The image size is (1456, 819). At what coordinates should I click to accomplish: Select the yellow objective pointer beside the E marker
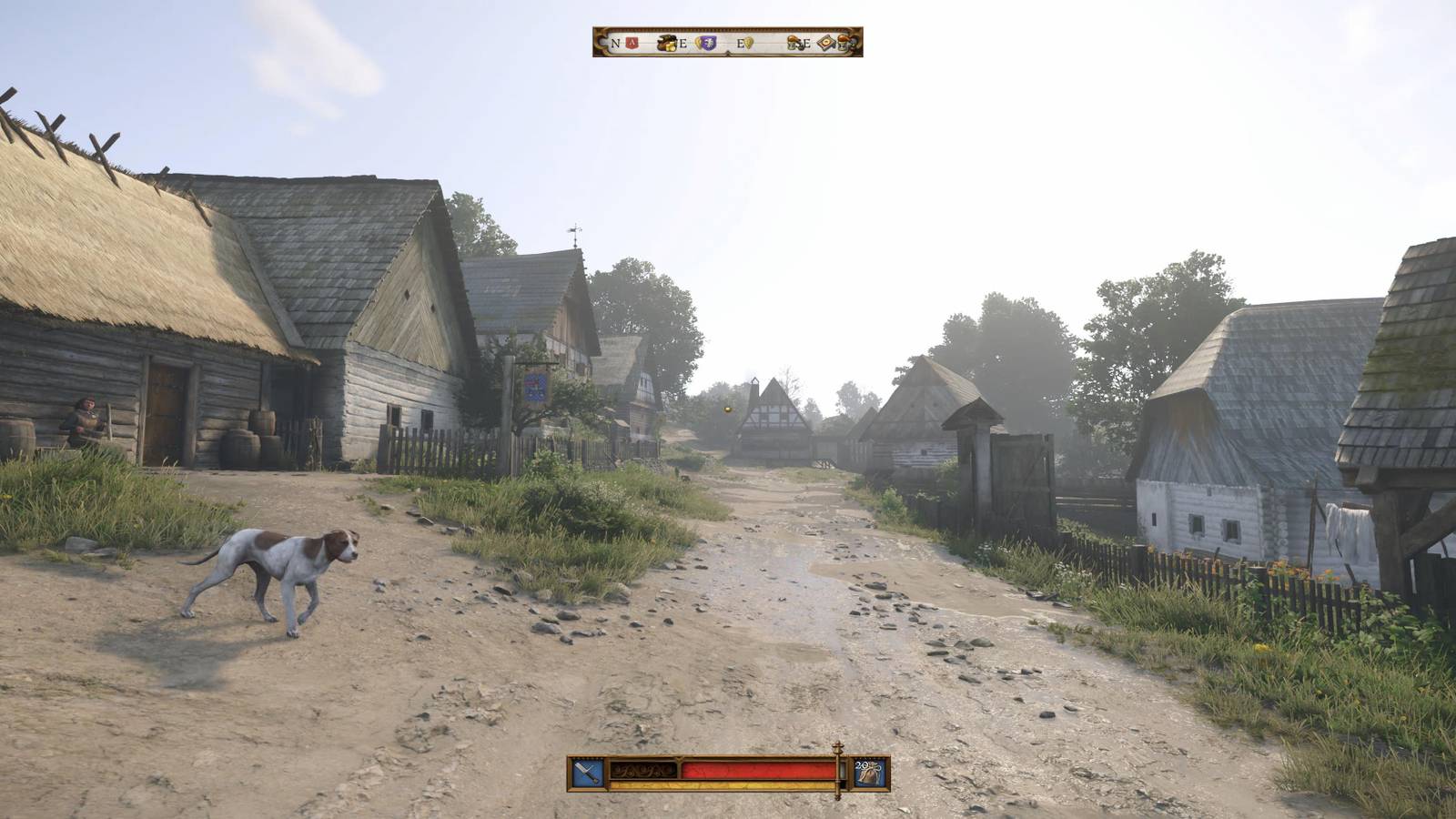point(750,43)
